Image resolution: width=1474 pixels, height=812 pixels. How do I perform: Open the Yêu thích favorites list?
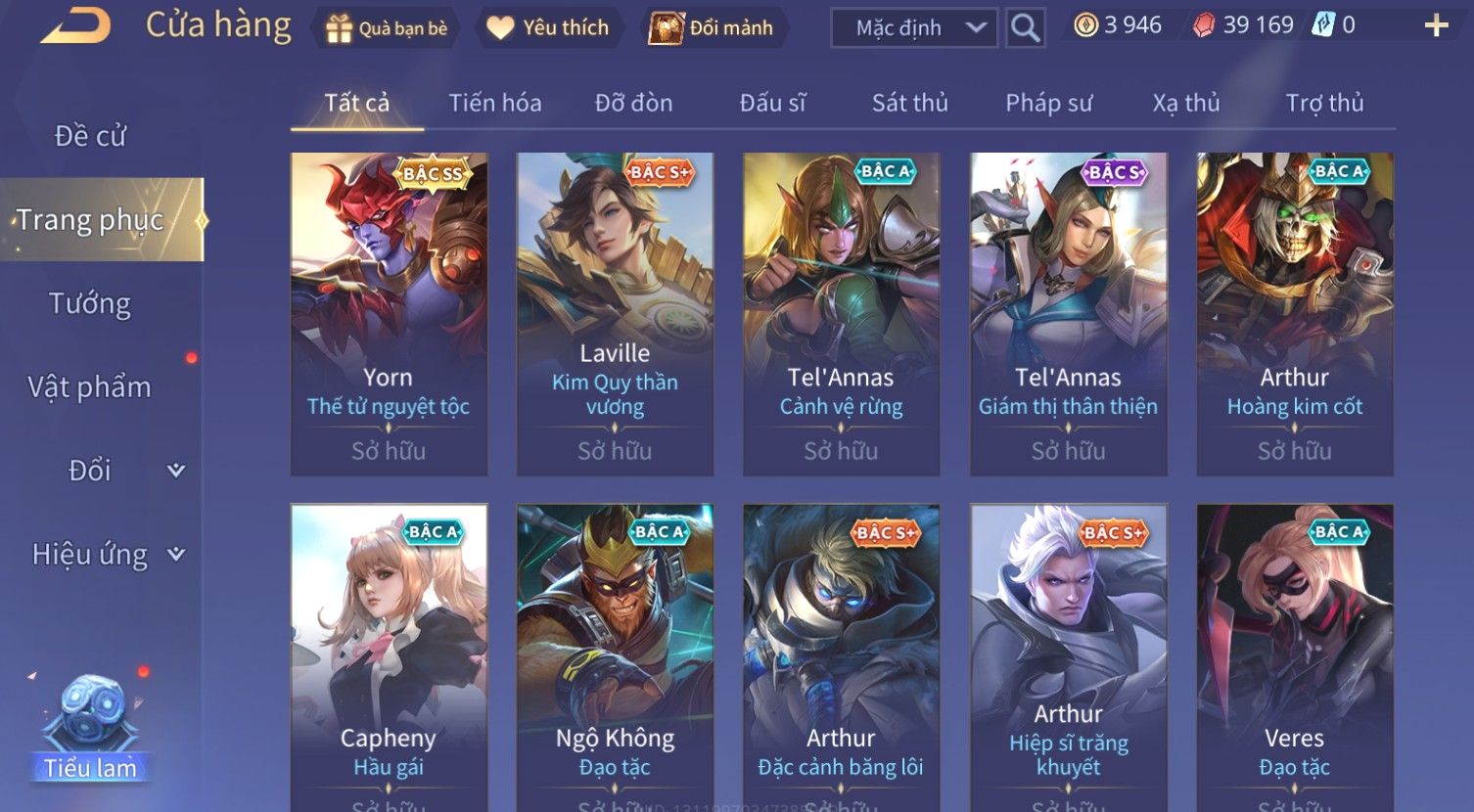click(548, 28)
